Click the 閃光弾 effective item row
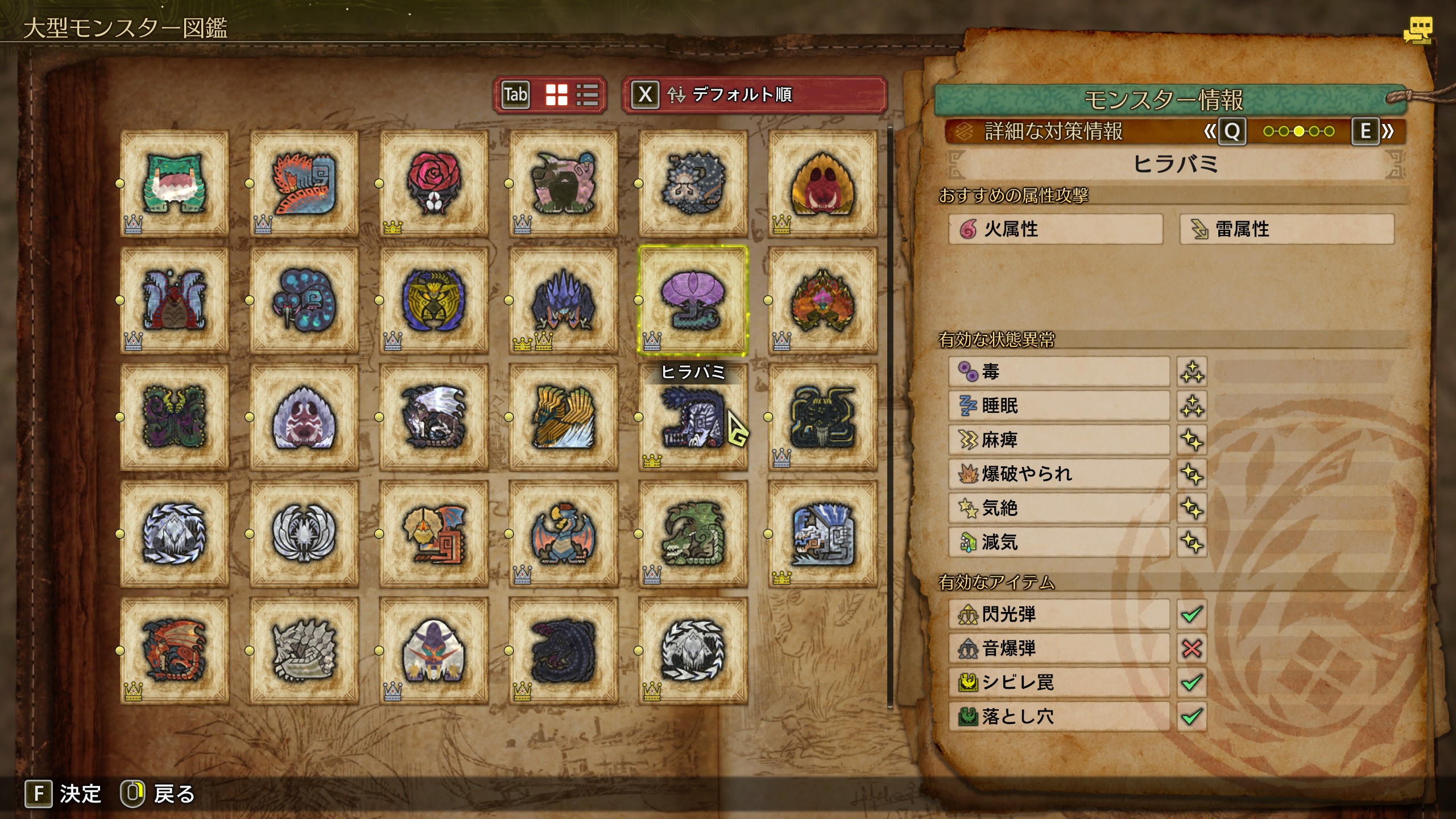The height and width of the screenshot is (819, 1456). point(1058,614)
